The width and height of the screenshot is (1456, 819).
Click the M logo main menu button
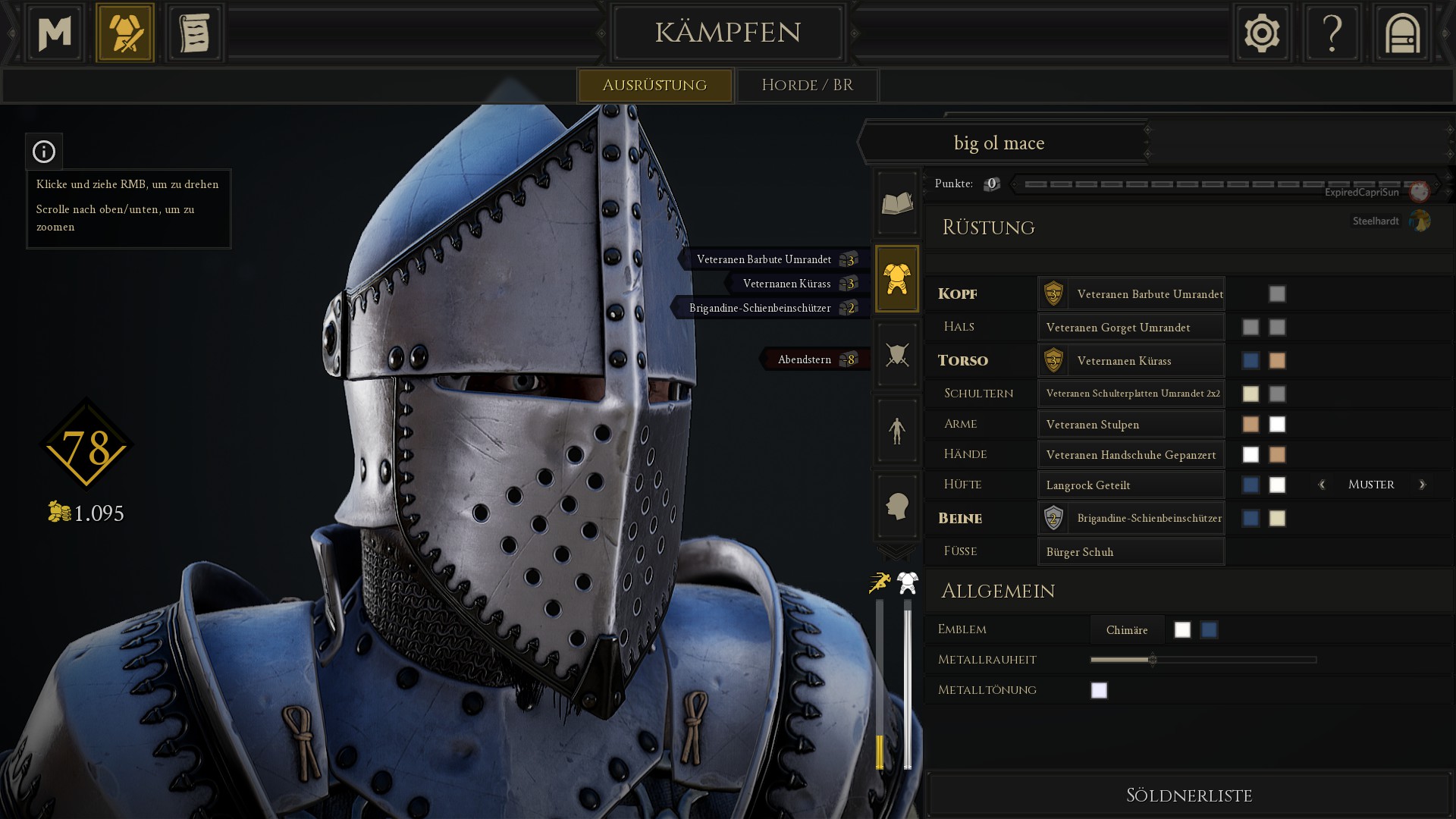point(55,33)
